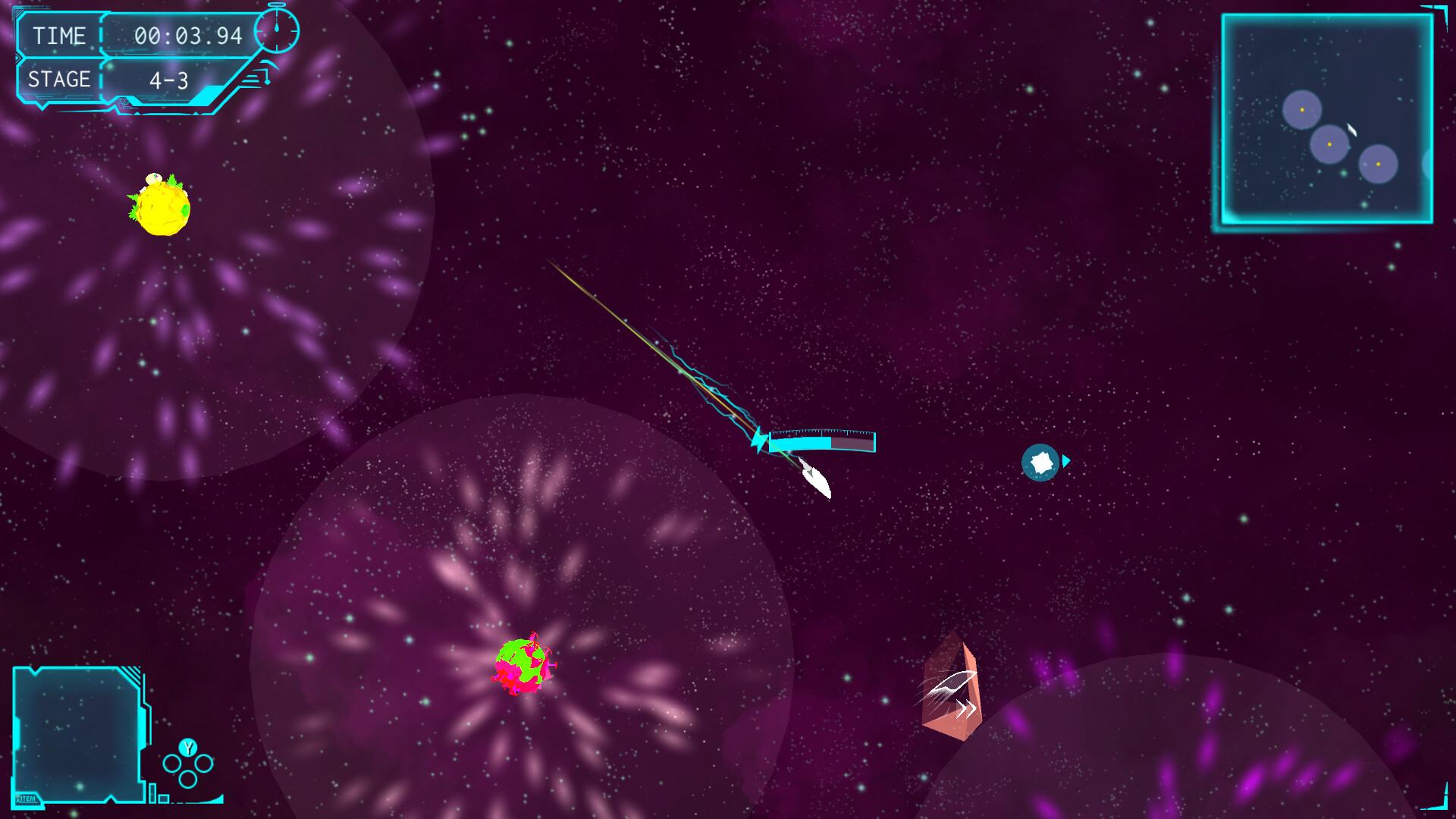Screen dimensions: 1456x819
Task: Click the left face button on the controller diagram
Action: click(x=172, y=762)
